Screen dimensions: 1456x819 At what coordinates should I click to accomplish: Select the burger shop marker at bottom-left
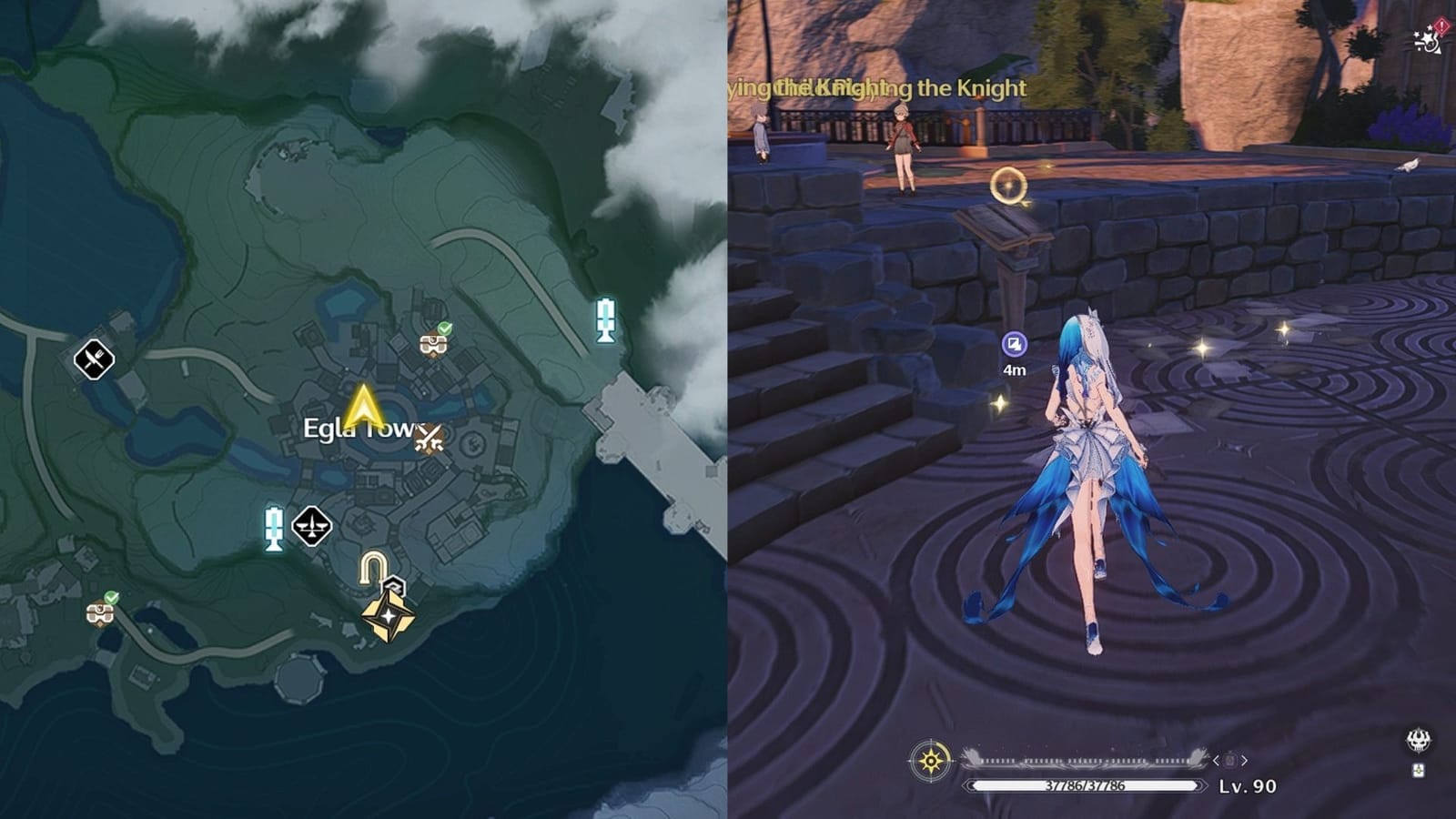click(x=99, y=613)
